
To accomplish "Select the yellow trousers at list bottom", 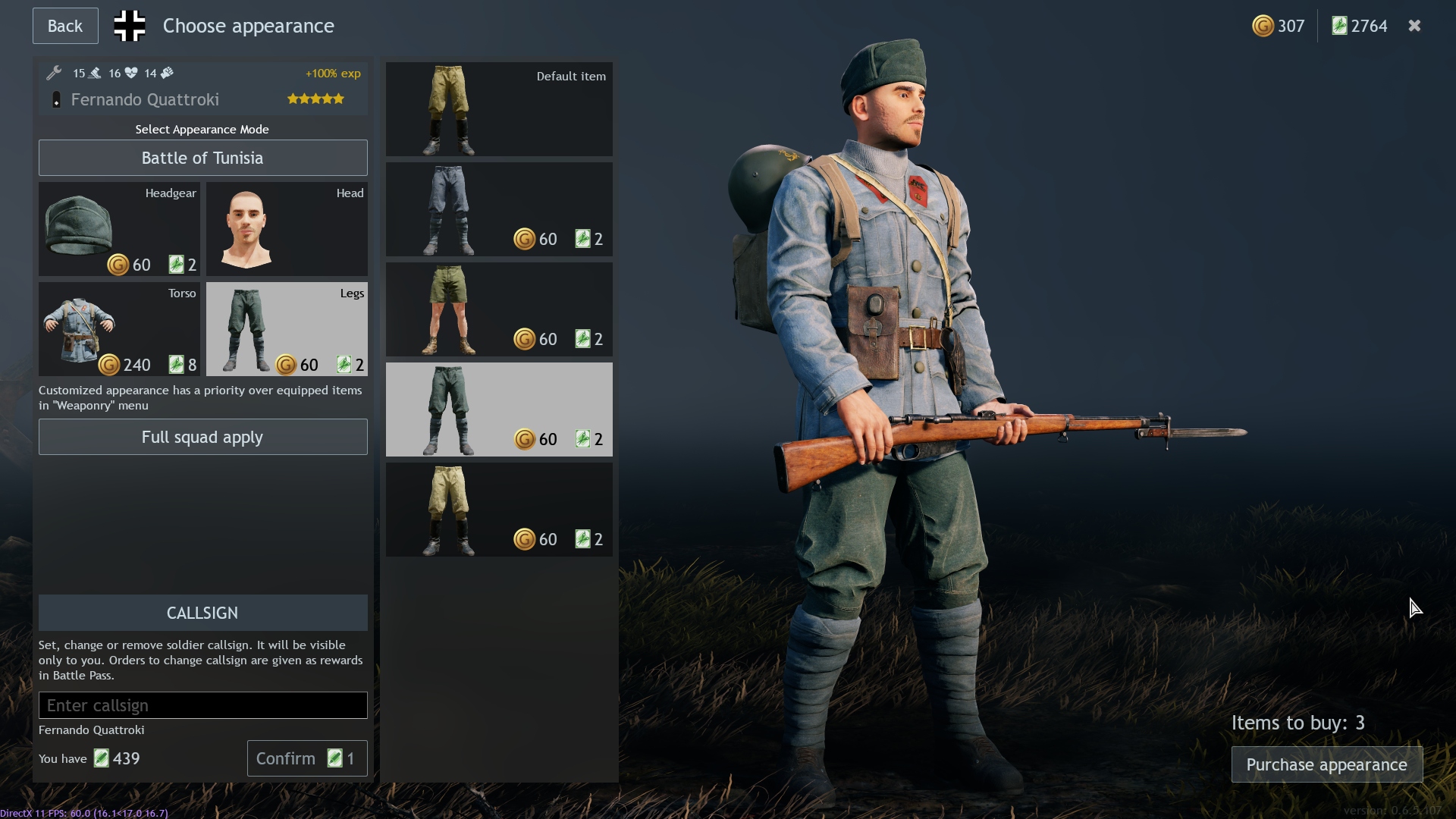I will (x=498, y=510).
